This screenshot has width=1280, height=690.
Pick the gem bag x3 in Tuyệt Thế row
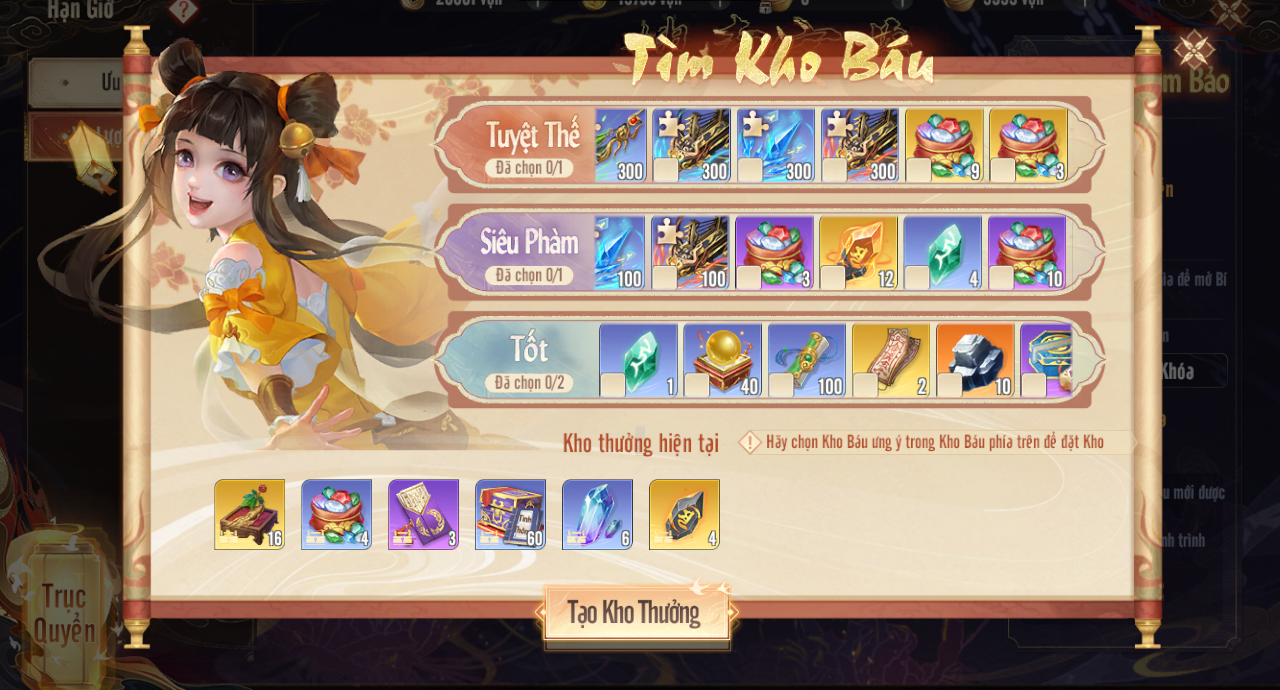click(x=1028, y=145)
